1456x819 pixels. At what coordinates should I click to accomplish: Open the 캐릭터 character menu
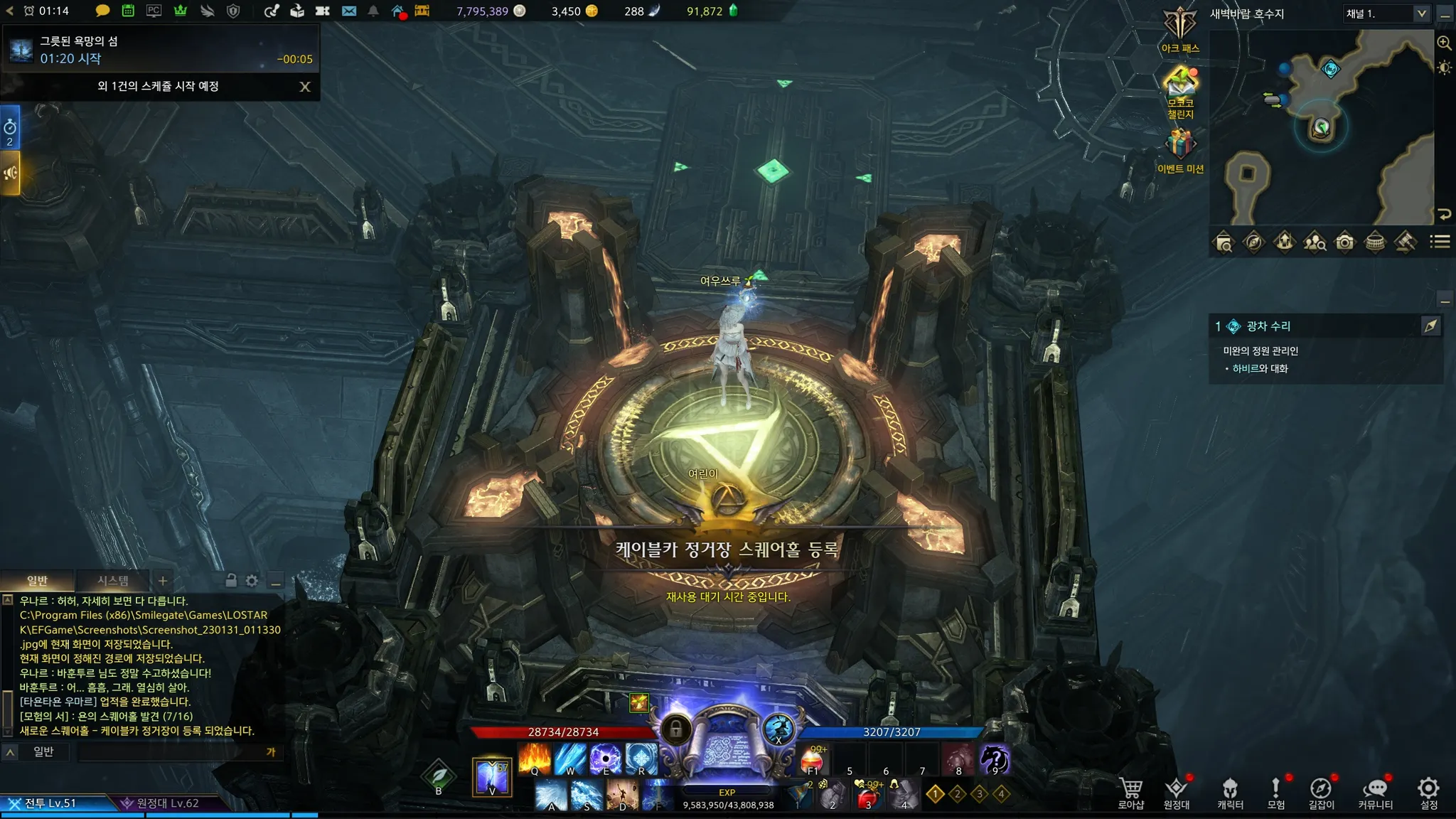(x=1230, y=793)
